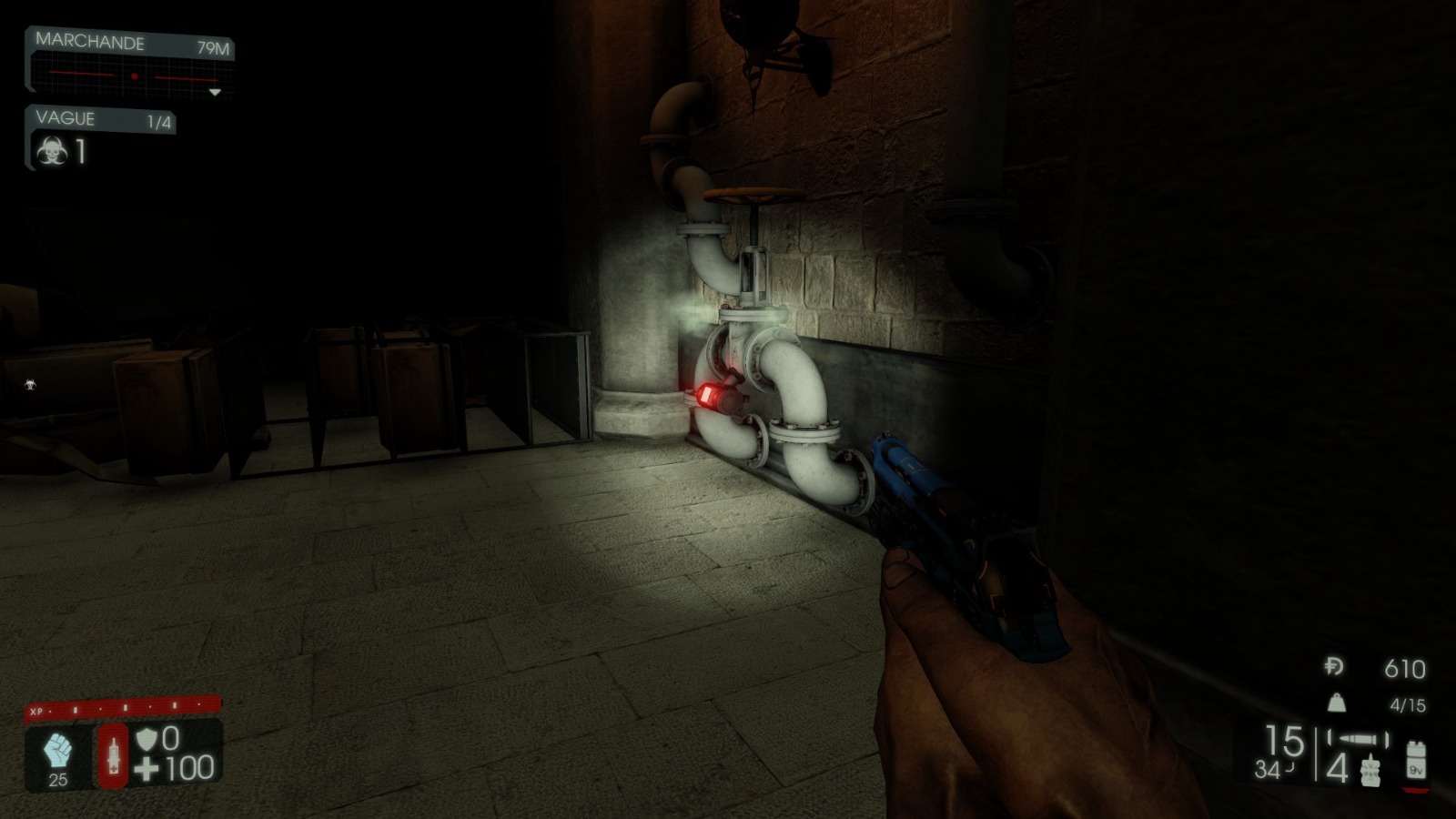This screenshot has height=819, width=1456.
Task: Click the armor shield icon
Action: pos(146,739)
